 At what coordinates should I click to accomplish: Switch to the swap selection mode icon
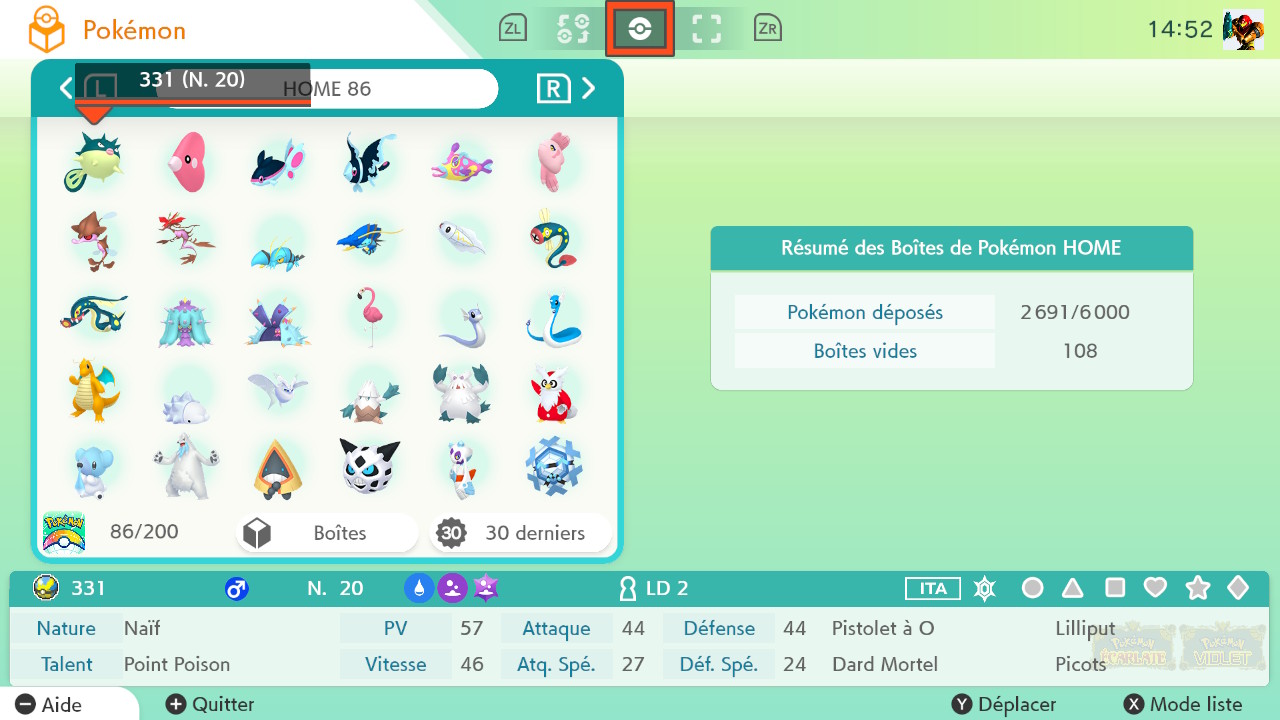tap(573, 29)
